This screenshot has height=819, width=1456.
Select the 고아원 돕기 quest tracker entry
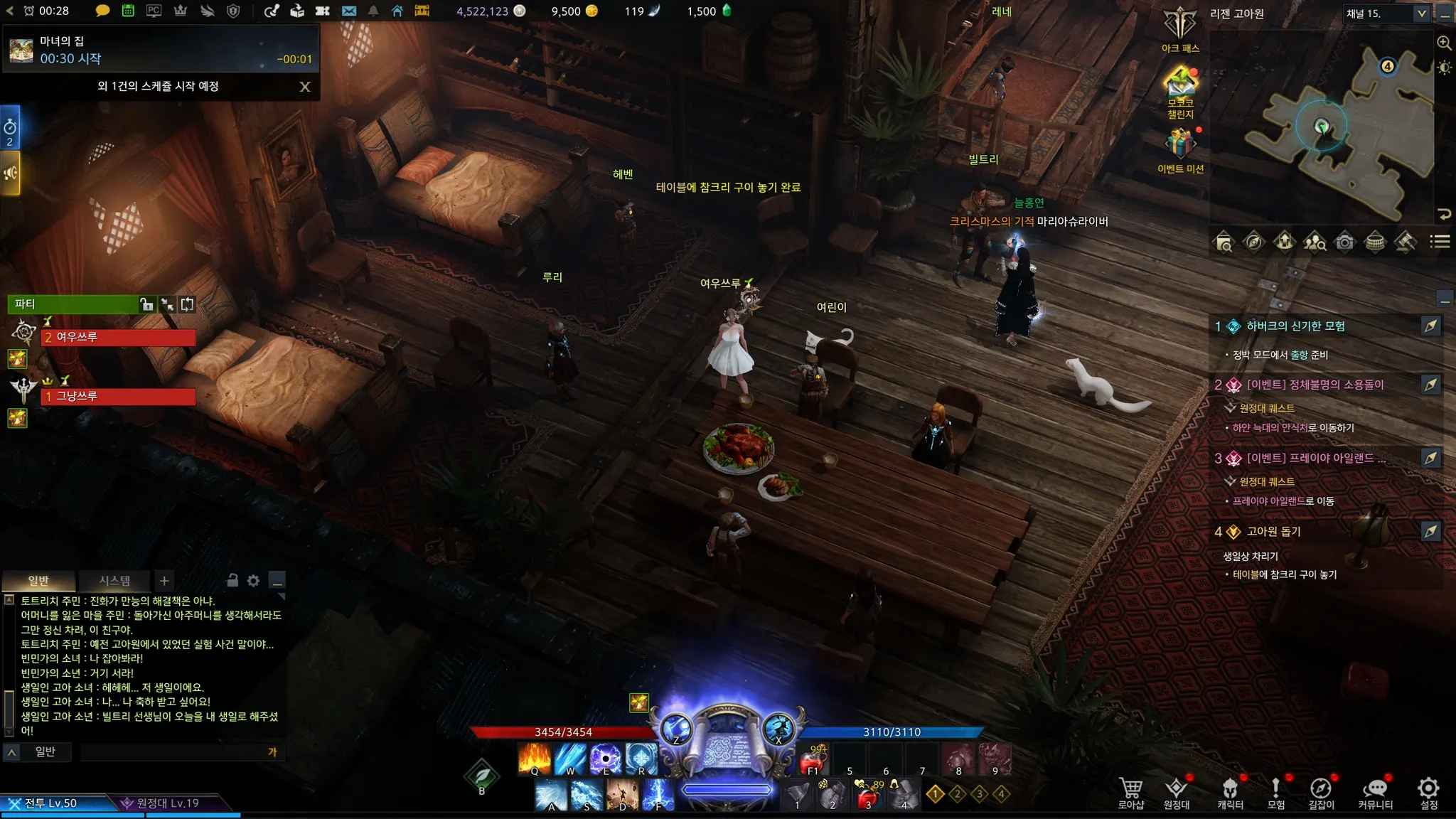1273,532
